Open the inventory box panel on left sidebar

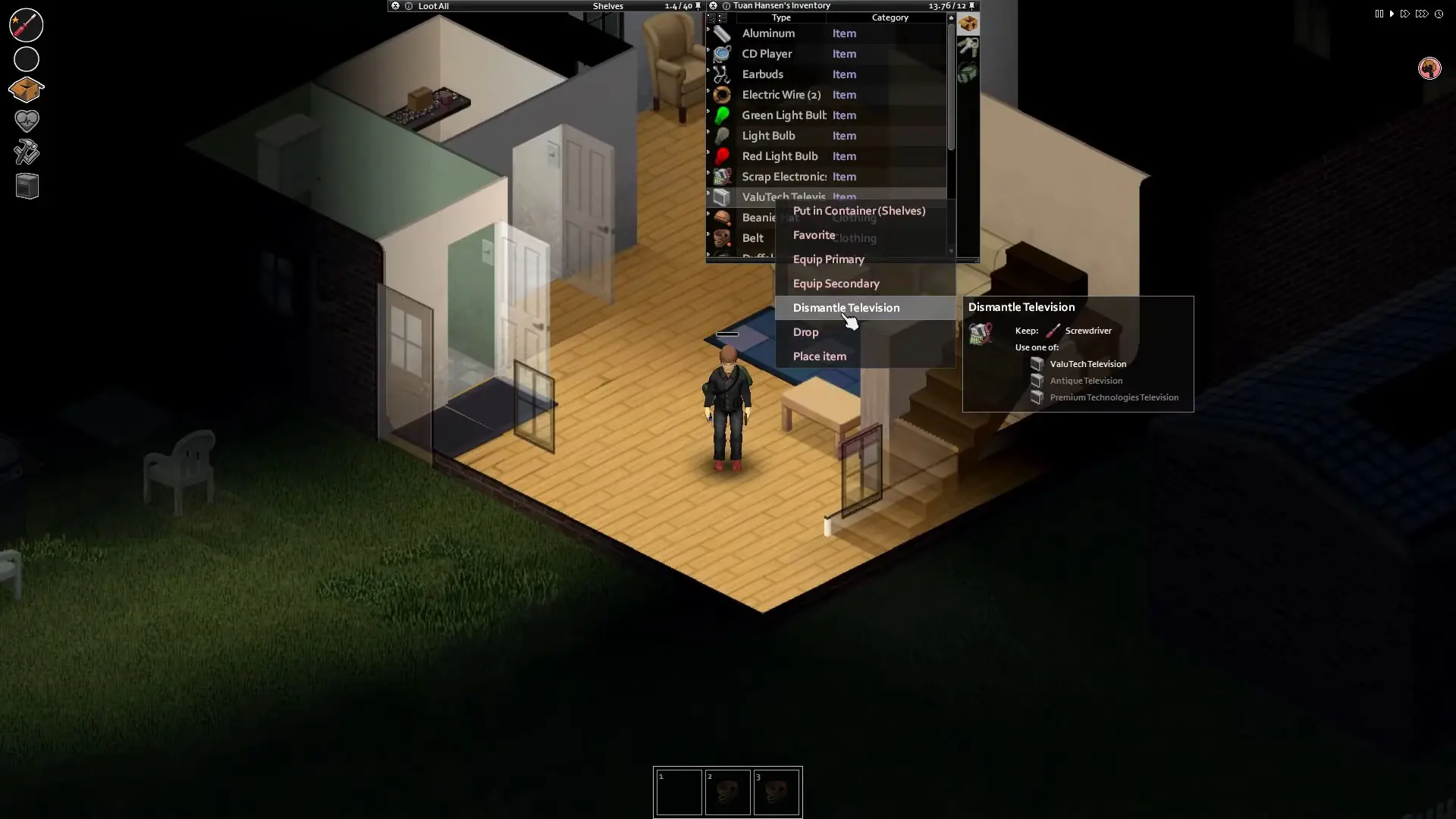[26, 89]
